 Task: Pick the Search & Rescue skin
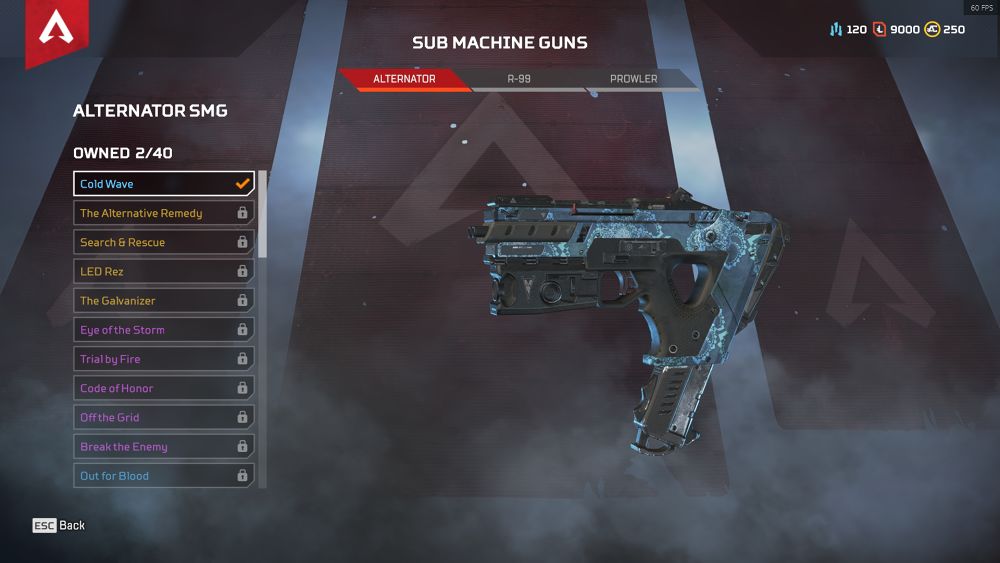[164, 242]
